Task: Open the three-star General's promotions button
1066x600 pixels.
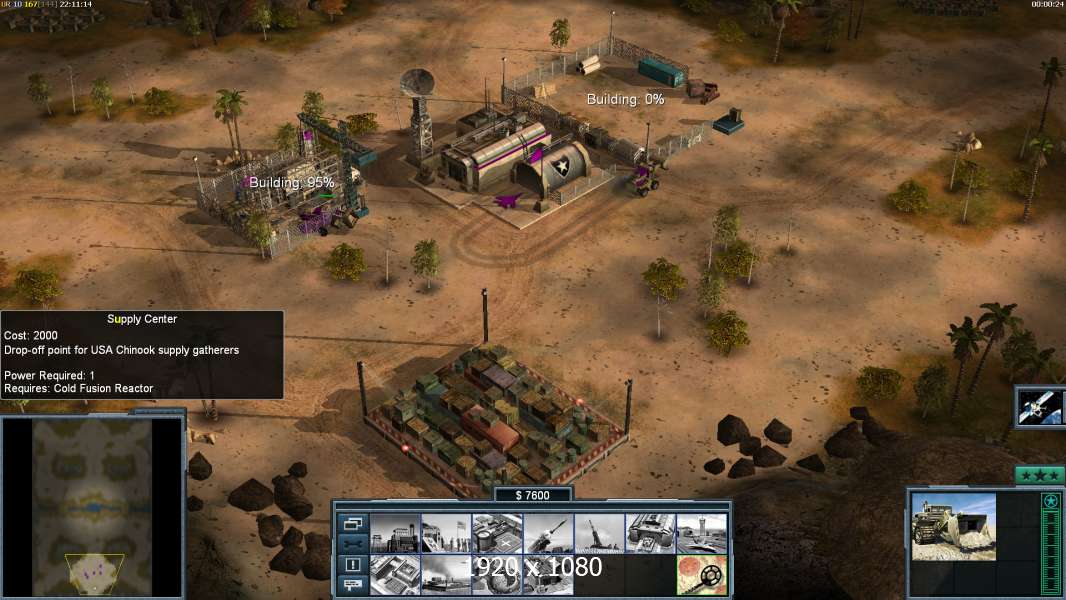Action: coord(1039,475)
